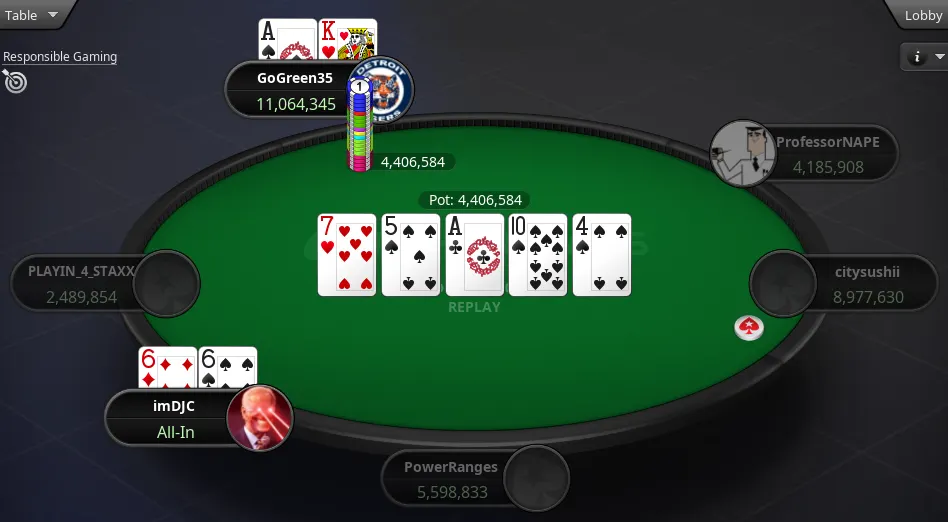The width and height of the screenshot is (948, 522).
Task: Click the Responsible Gaming target icon
Action: coord(15,82)
